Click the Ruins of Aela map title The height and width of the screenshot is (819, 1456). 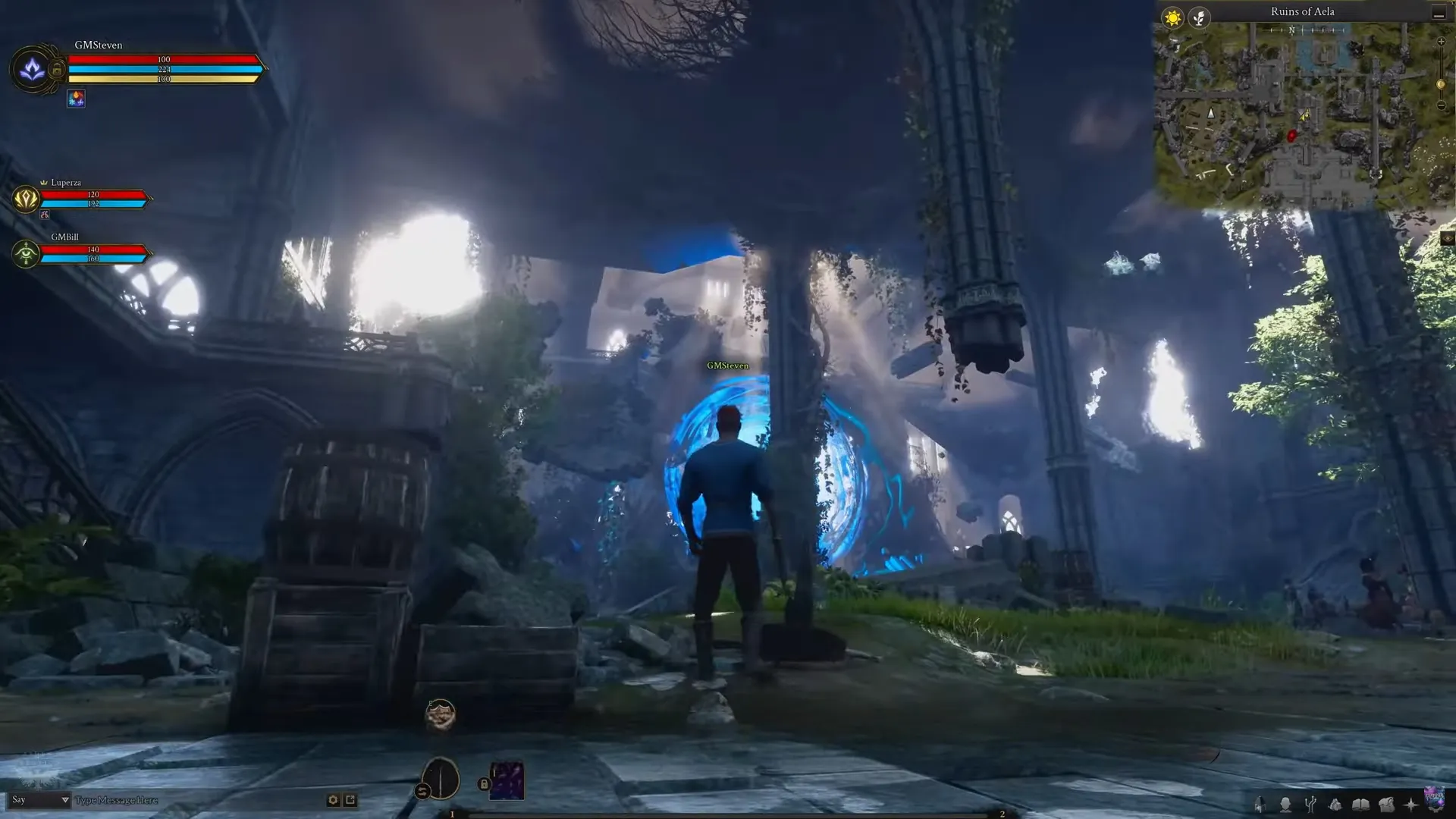pos(1301,11)
